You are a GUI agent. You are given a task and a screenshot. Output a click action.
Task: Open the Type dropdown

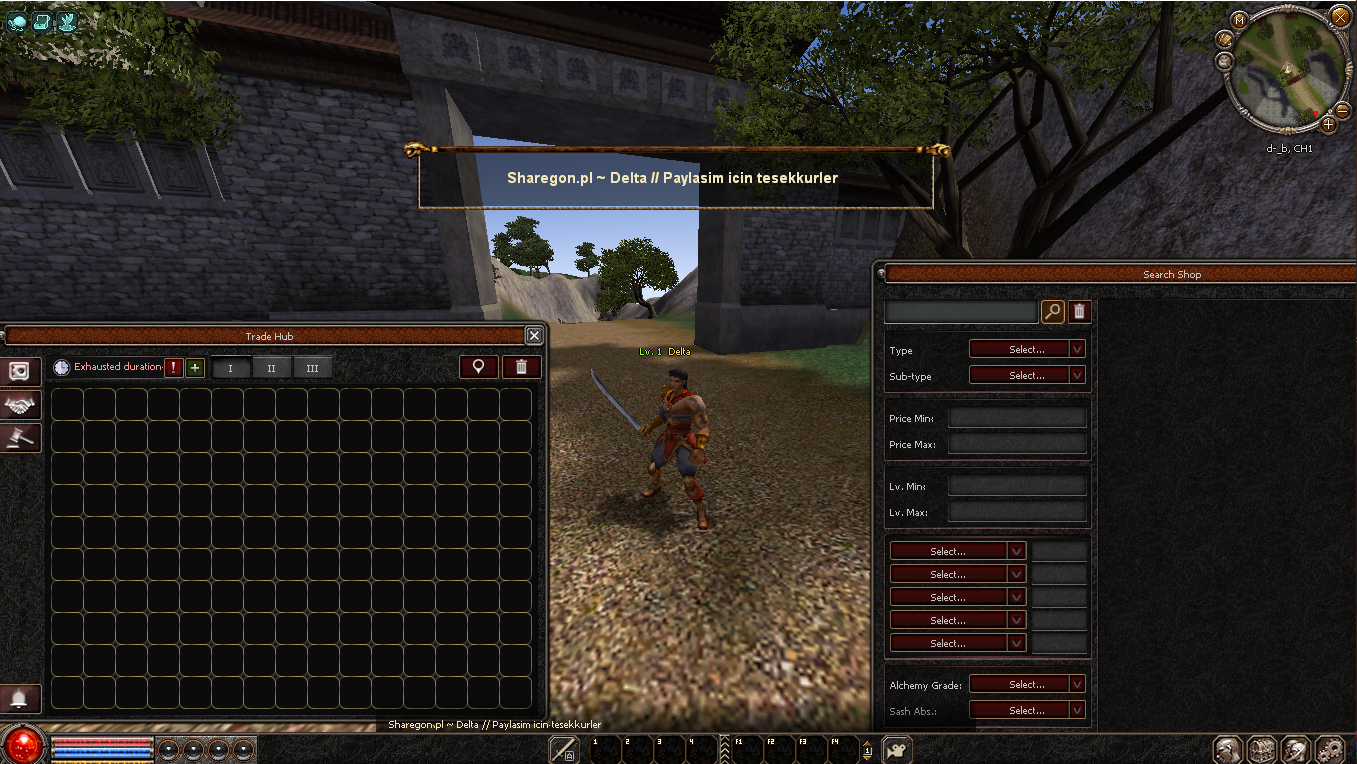point(1027,349)
